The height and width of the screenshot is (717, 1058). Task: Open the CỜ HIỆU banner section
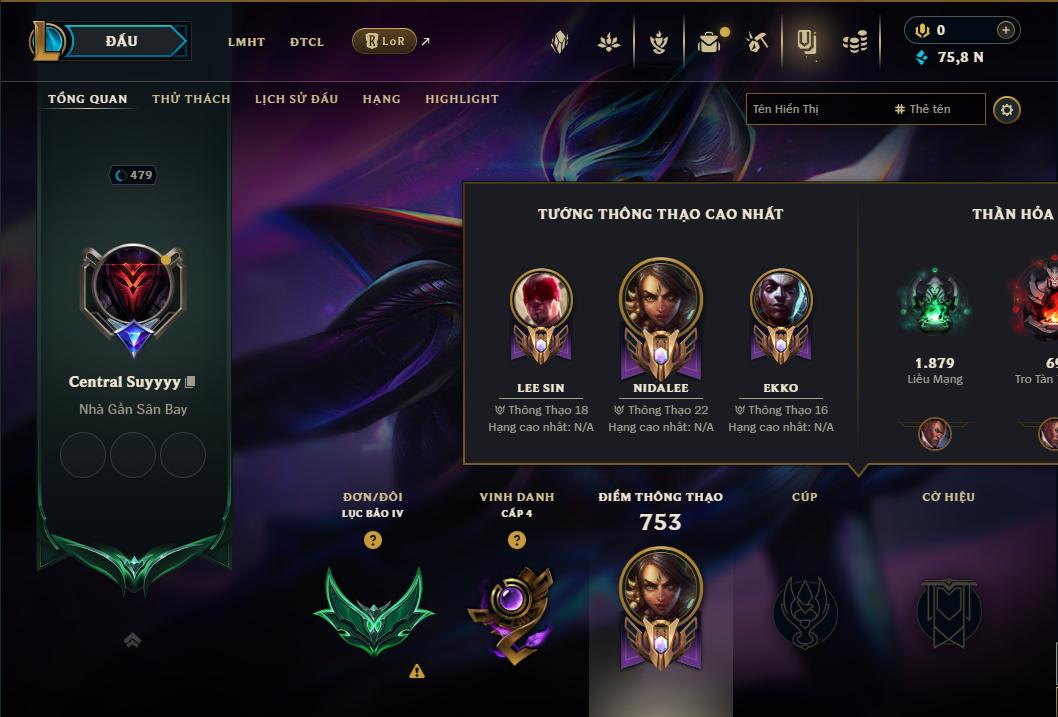(x=949, y=611)
